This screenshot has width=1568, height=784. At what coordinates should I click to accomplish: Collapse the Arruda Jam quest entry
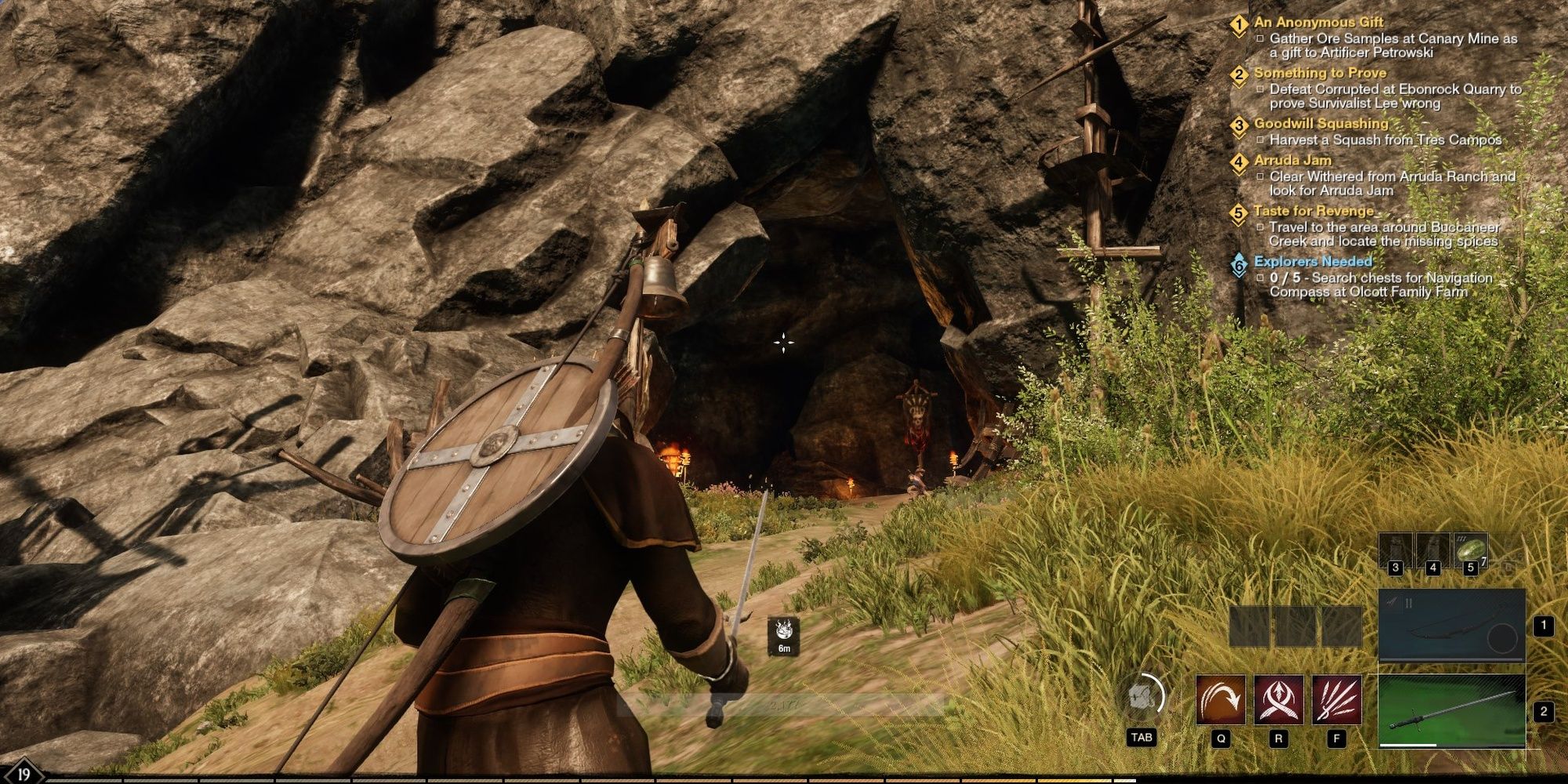click(1294, 161)
